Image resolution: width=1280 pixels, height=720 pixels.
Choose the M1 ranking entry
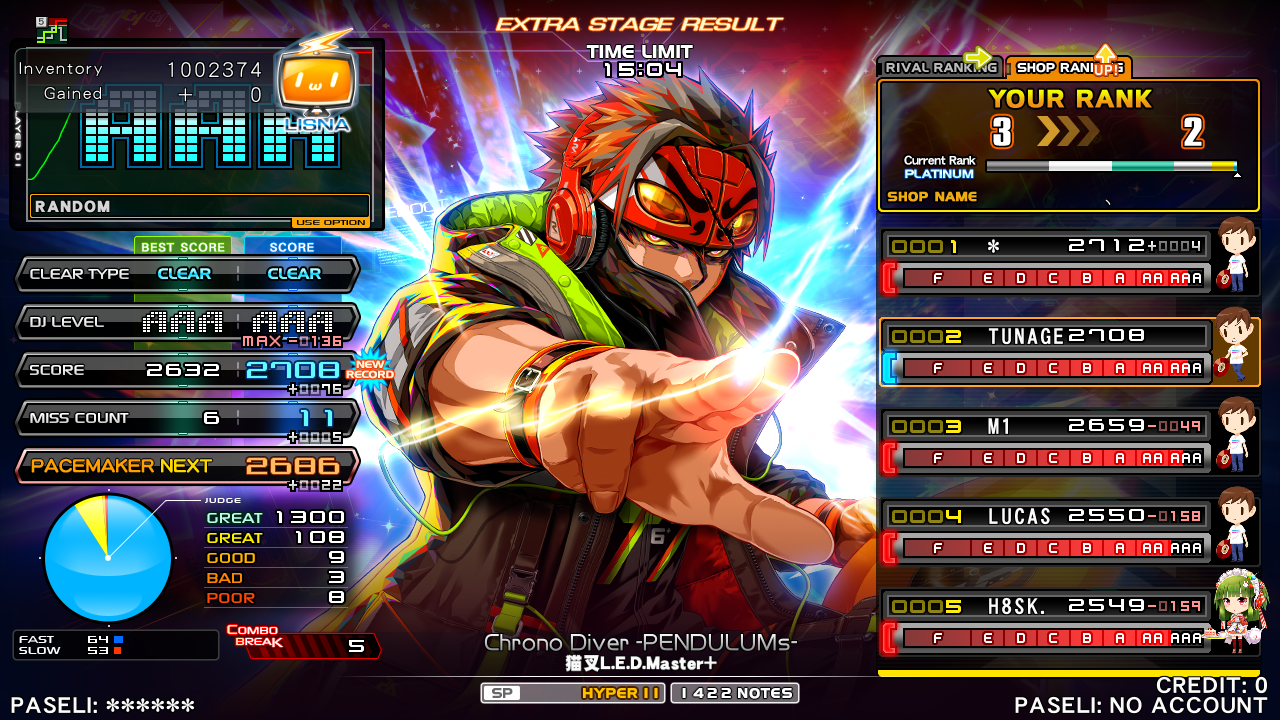pos(1046,441)
